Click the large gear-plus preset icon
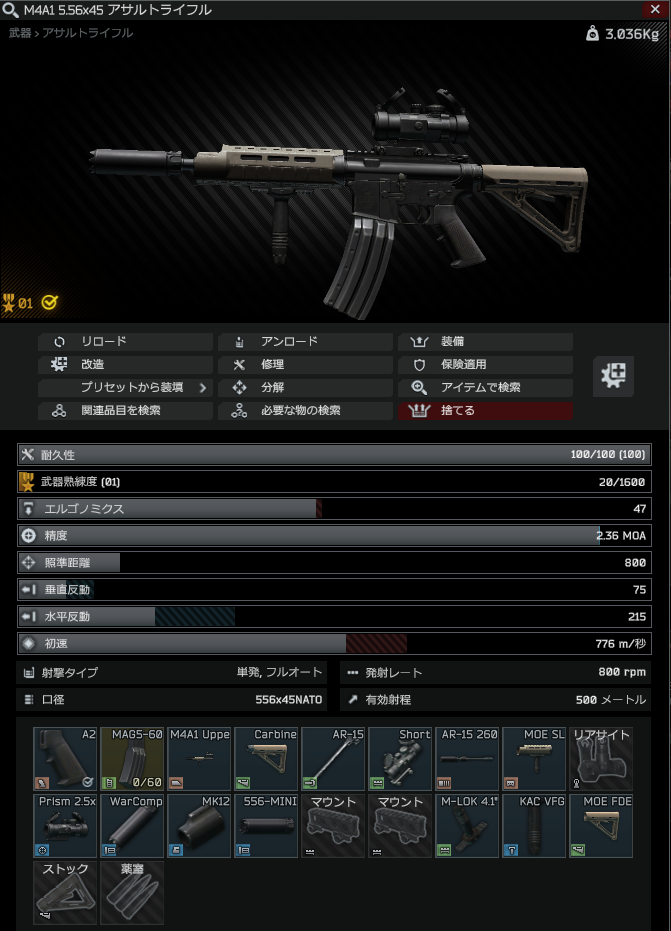Image resolution: width=671 pixels, height=931 pixels. (x=613, y=376)
